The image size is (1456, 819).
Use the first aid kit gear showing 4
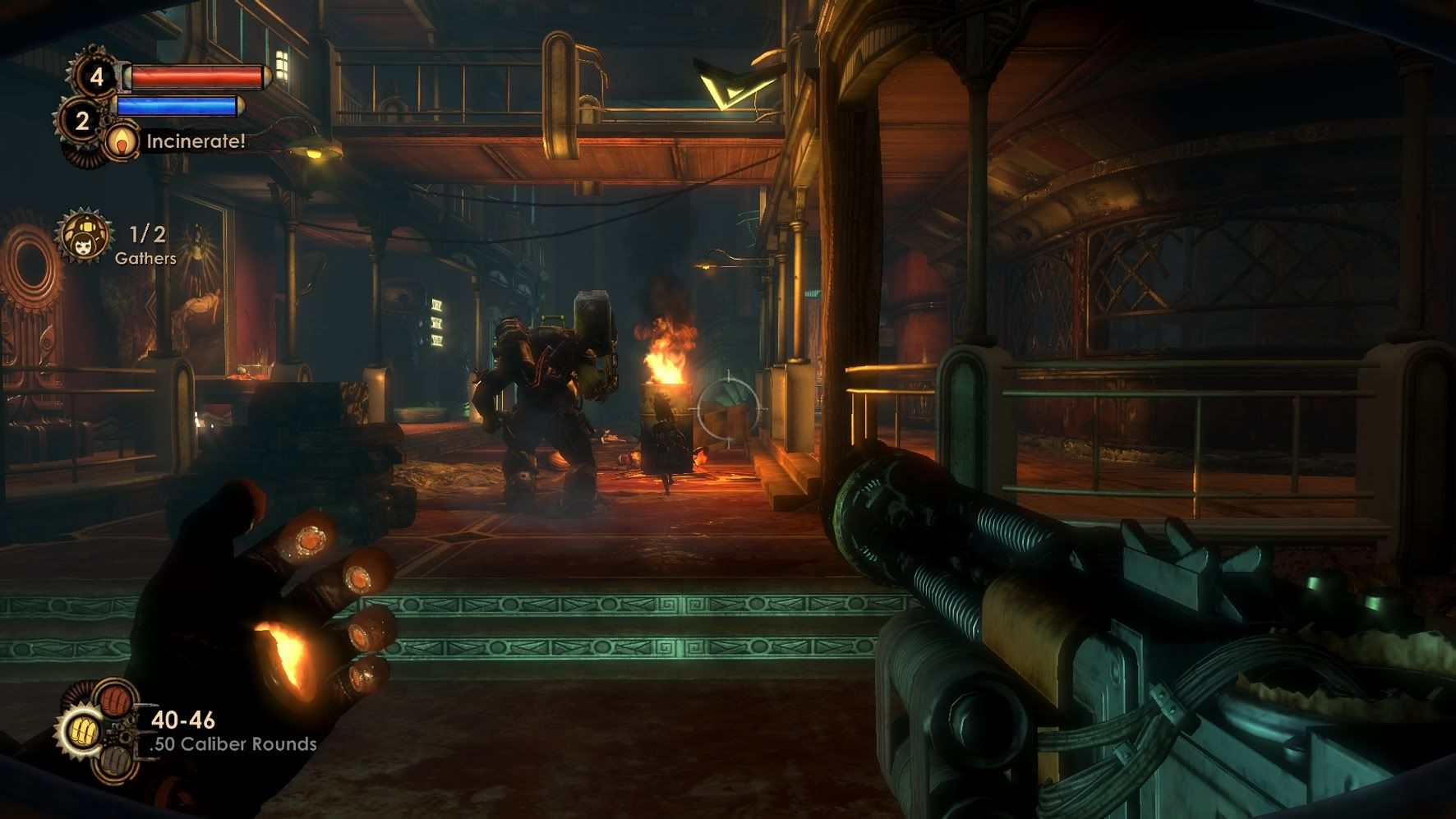[x=97, y=76]
